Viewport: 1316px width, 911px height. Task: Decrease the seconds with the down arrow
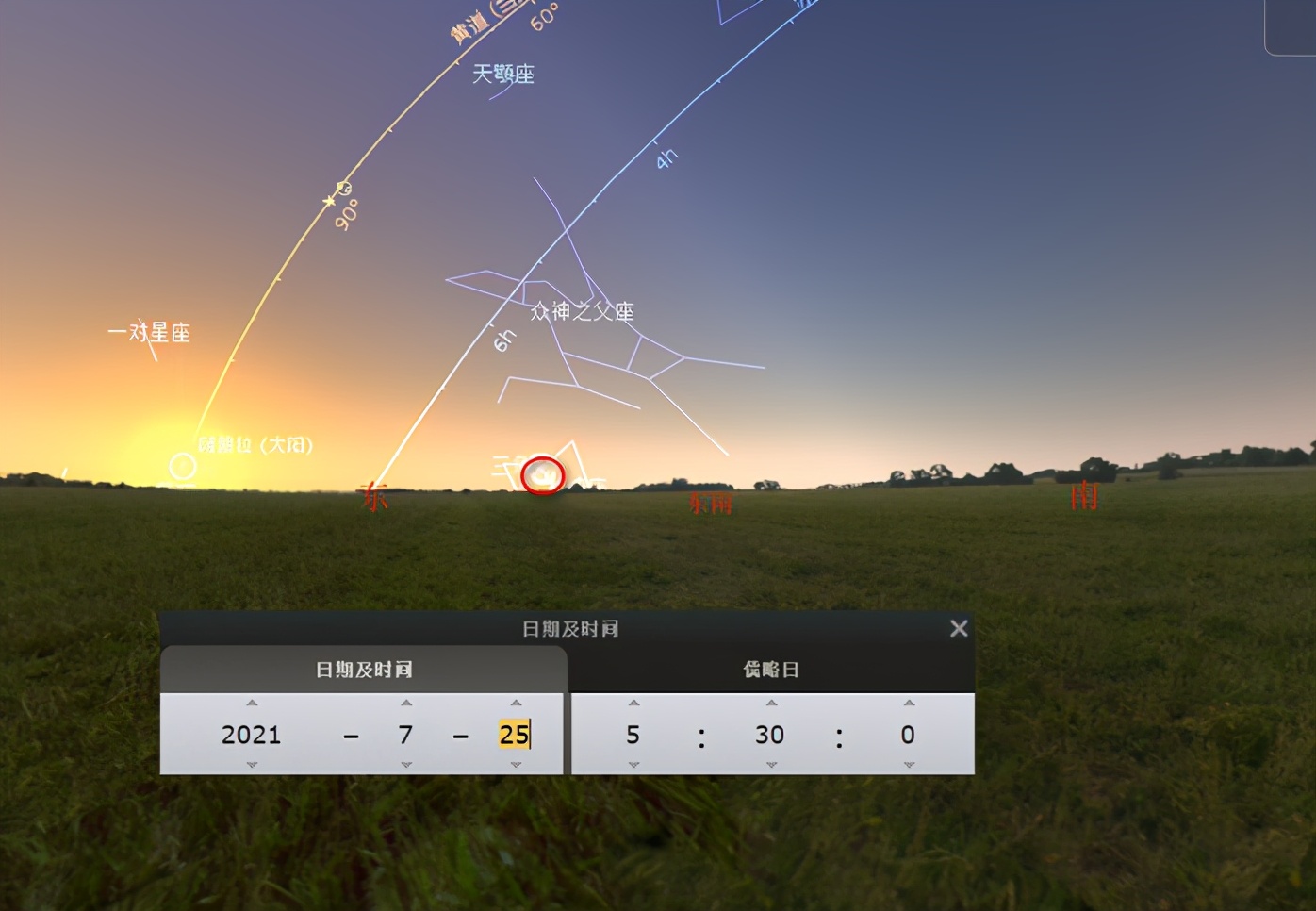pyautogui.click(x=909, y=765)
